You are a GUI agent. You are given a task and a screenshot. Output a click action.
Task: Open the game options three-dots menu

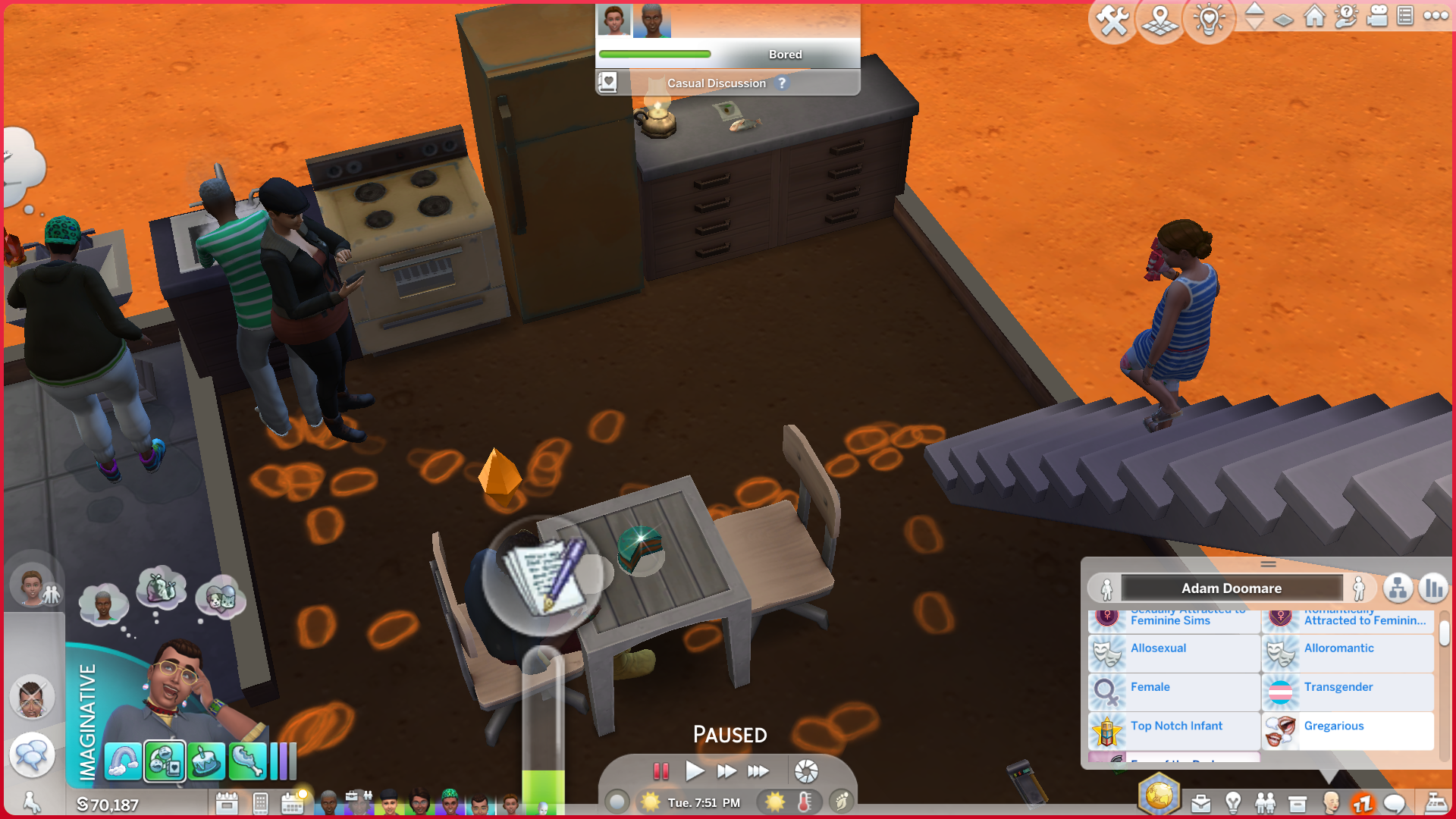click(1436, 16)
